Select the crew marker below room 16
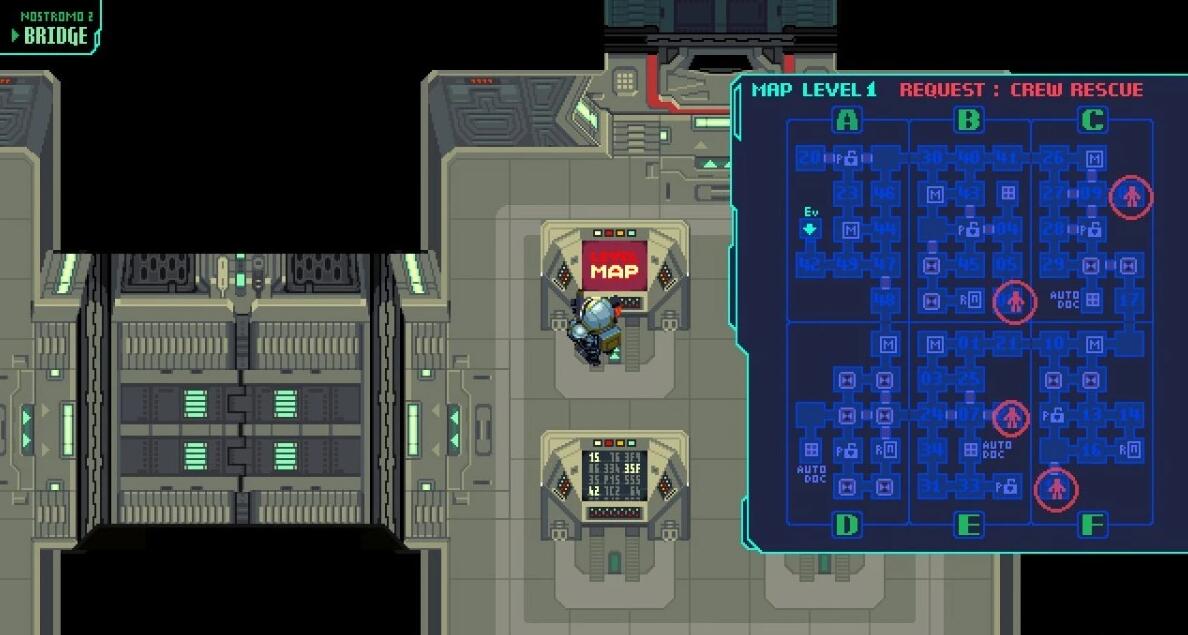This screenshot has height=635, width=1188. click(x=1055, y=489)
